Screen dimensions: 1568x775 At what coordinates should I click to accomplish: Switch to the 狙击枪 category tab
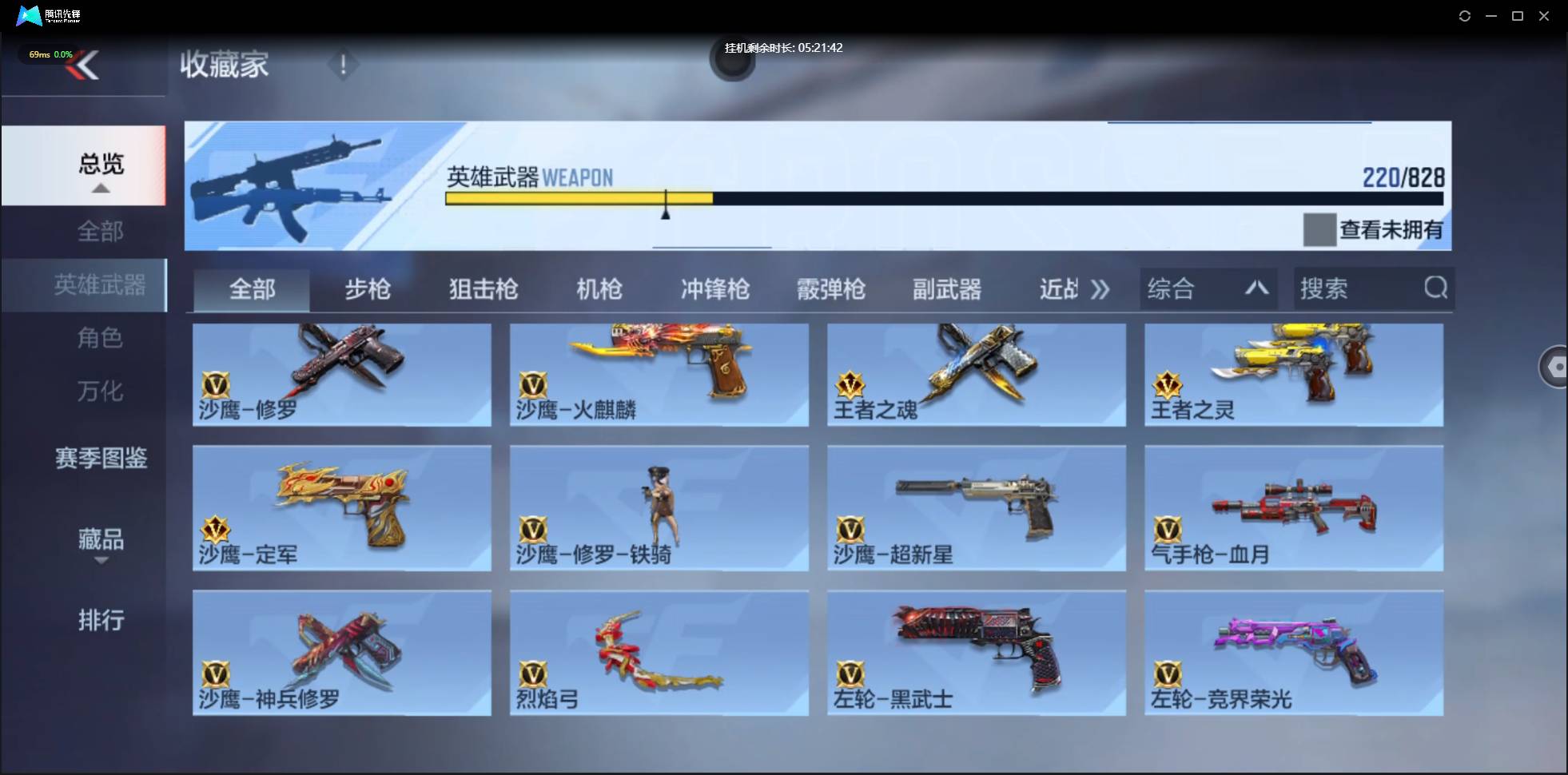pos(483,289)
